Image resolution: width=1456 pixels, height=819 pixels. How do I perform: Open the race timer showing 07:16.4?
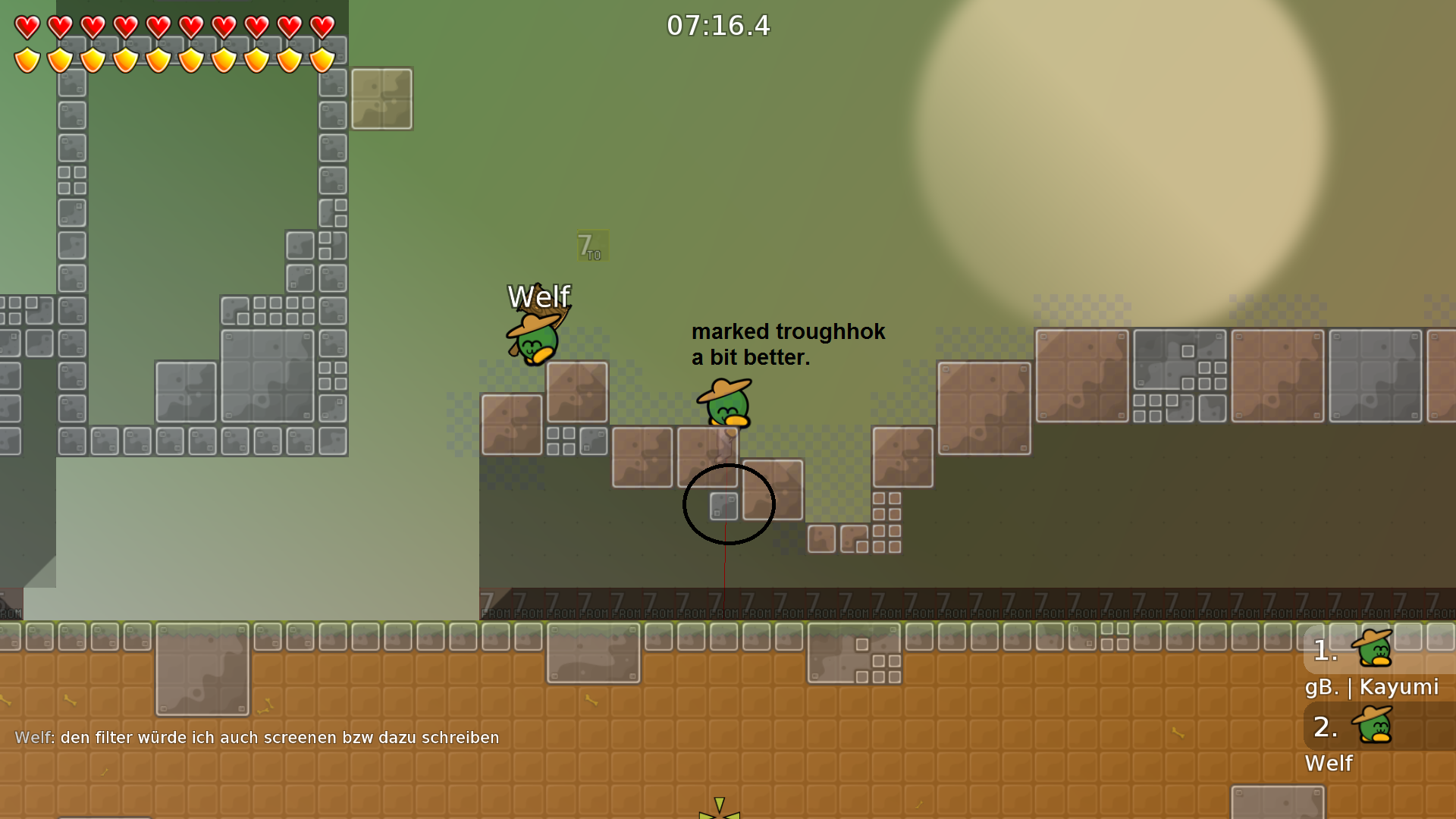[717, 25]
